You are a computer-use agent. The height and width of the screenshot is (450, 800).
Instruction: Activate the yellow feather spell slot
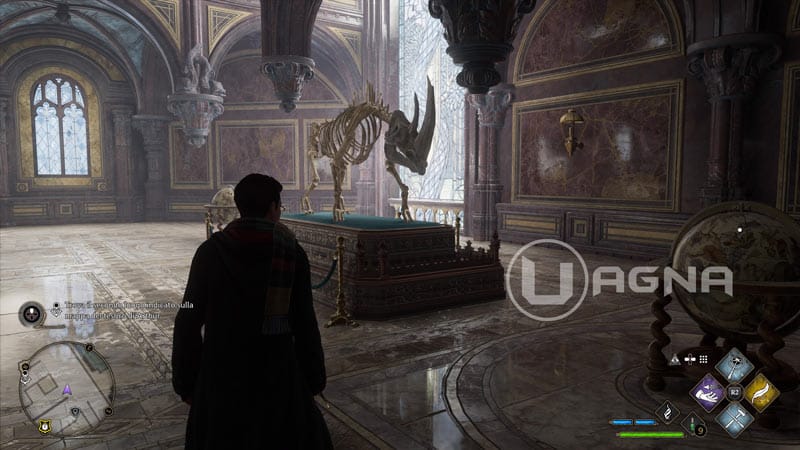point(760,392)
